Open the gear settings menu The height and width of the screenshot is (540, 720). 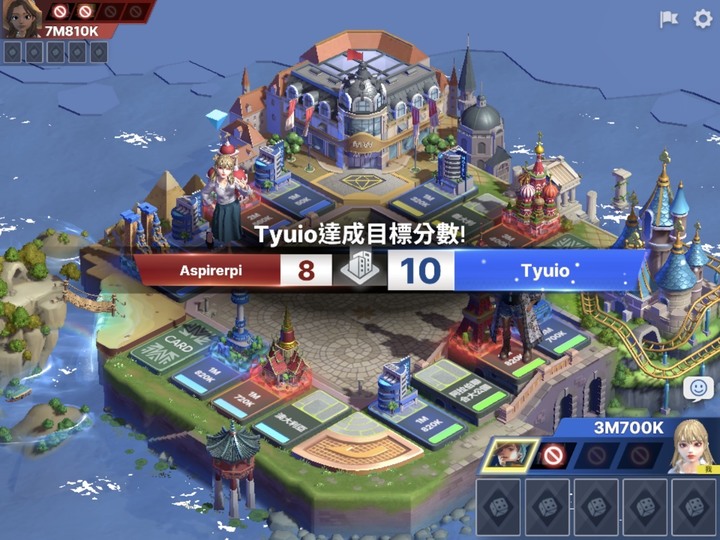point(703,19)
